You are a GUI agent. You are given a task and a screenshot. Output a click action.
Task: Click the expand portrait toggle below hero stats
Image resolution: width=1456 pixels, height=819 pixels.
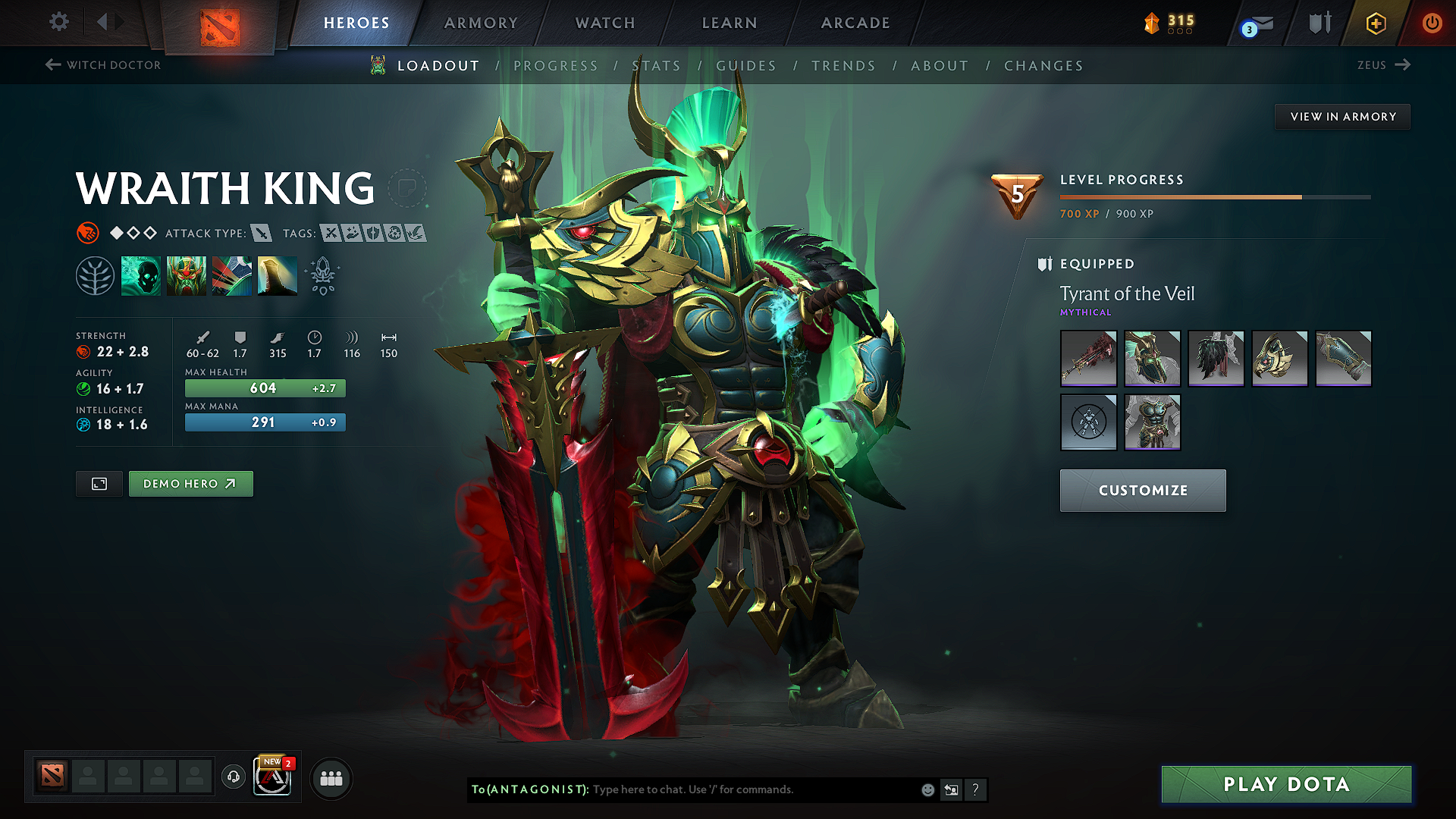tap(99, 483)
